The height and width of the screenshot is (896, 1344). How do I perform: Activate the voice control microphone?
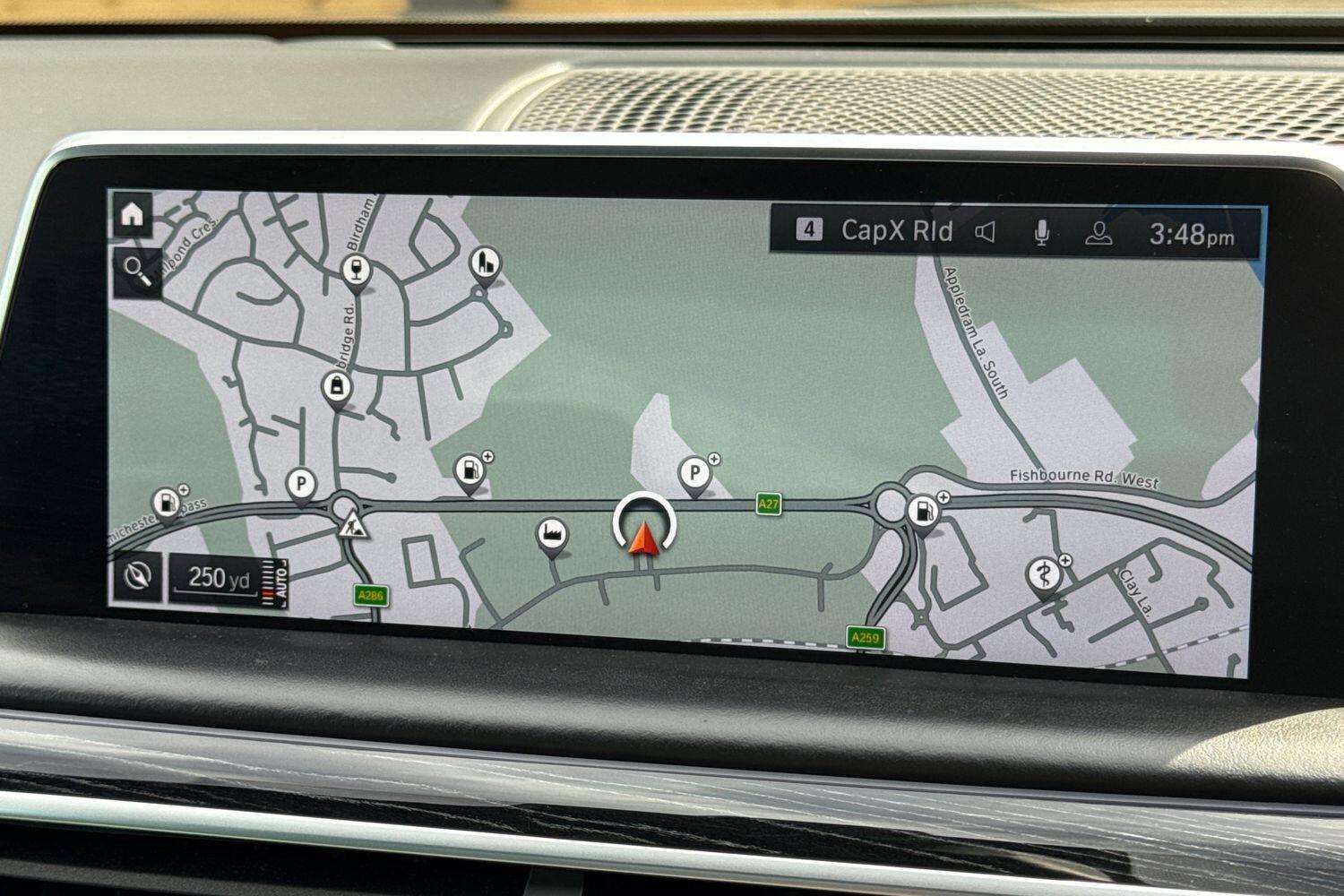(x=1042, y=231)
